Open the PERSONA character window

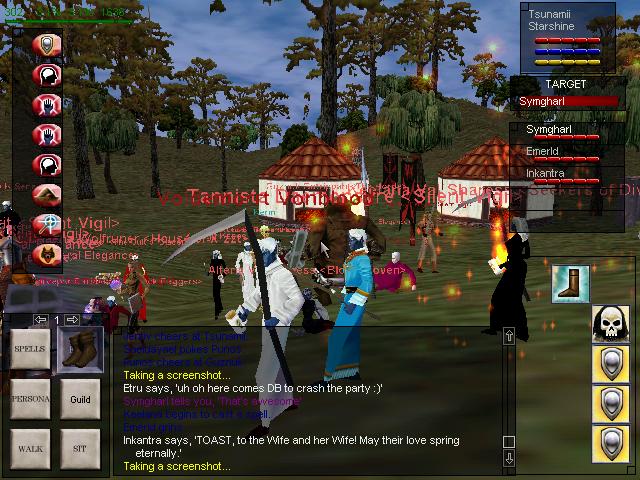[29, 399]
